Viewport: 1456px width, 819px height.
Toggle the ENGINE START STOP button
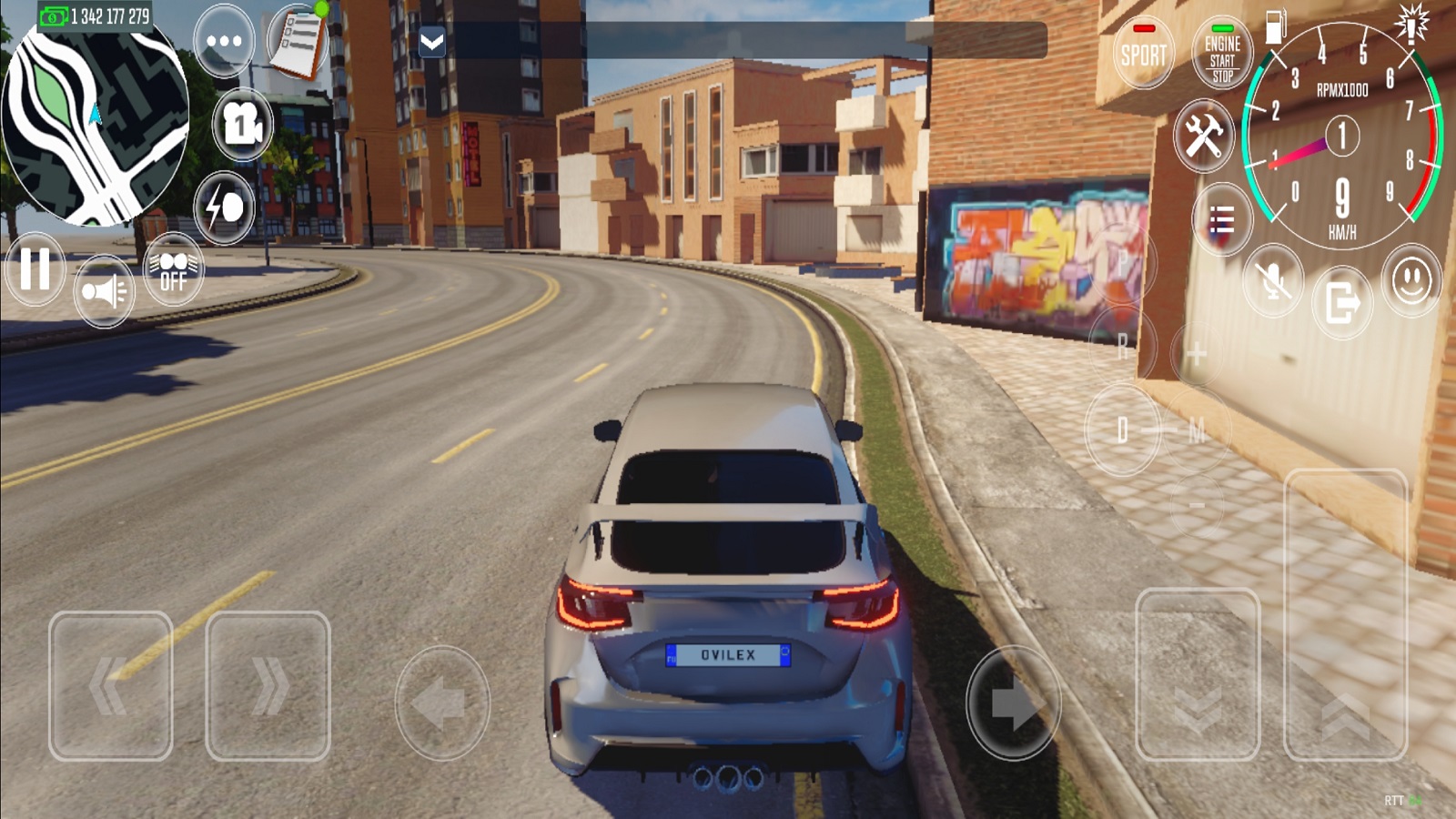[x=1222, y=55]
